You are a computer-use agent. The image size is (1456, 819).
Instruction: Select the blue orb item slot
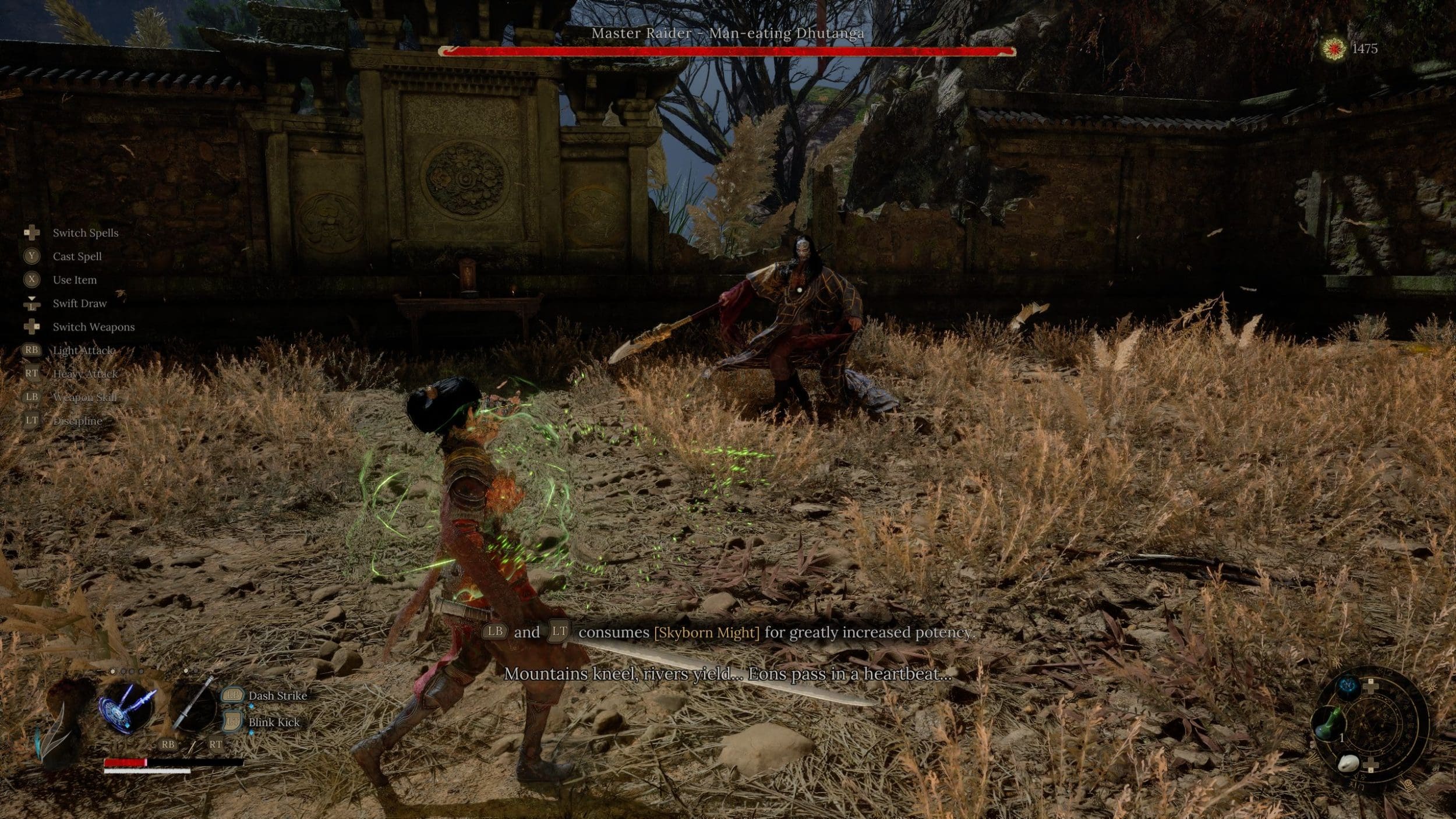tap(1348, 687)
